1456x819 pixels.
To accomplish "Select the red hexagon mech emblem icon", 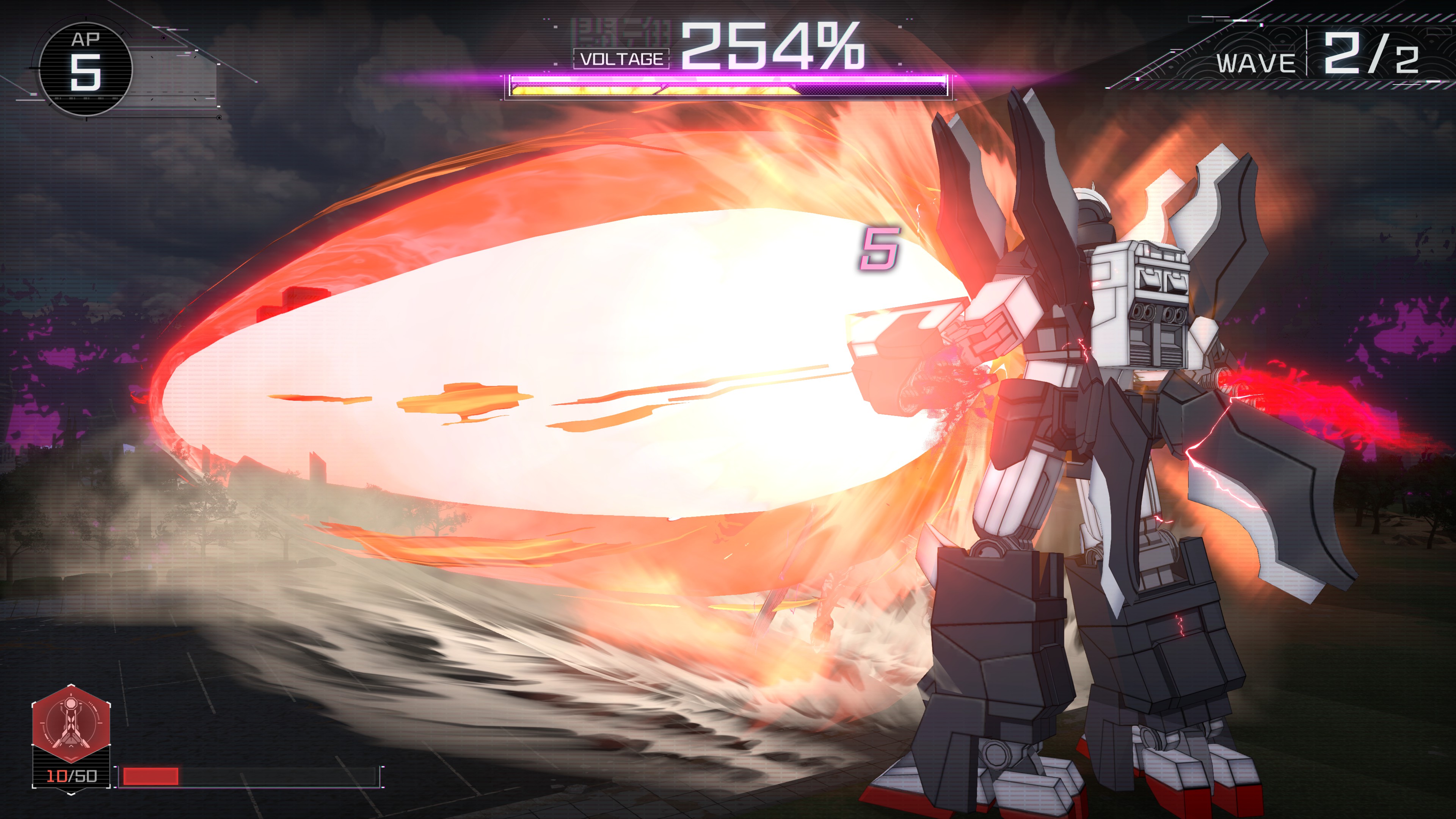I will pyautogui.click(x=71, y=724).
